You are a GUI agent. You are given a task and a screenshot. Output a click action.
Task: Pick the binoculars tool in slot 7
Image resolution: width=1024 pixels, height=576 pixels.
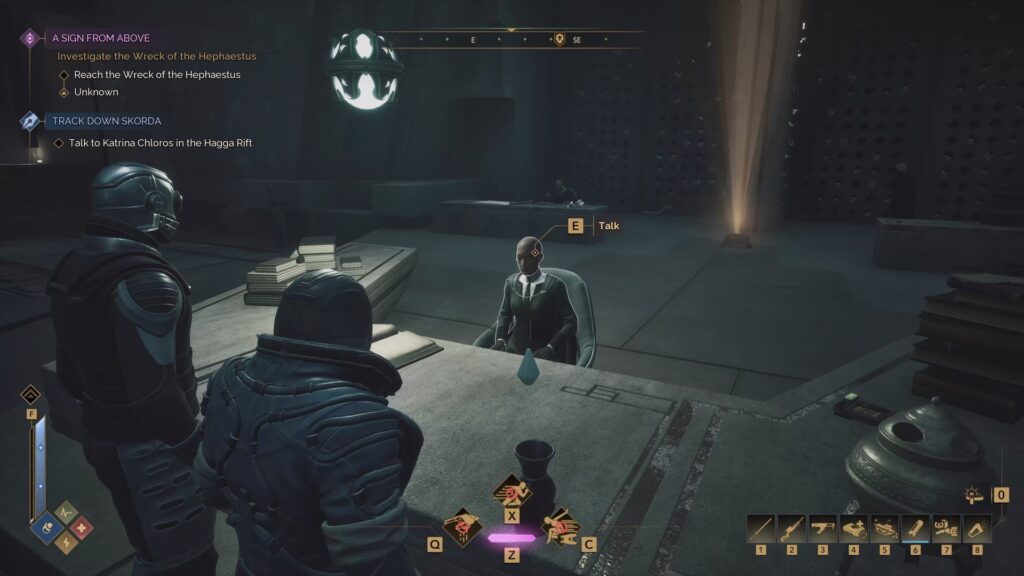(x=946, y=528)
